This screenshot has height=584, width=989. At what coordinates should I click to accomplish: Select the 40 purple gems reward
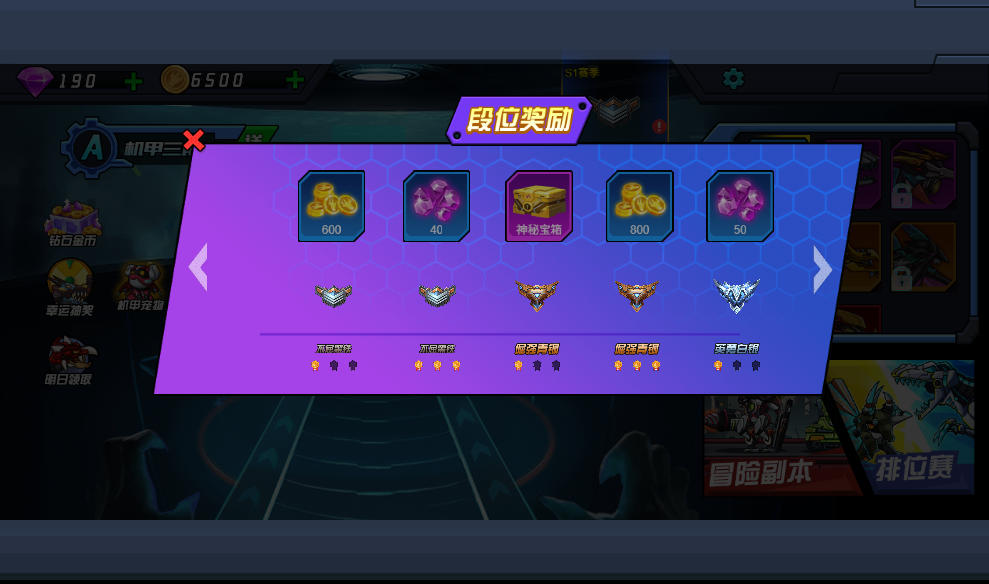(436, 206)
